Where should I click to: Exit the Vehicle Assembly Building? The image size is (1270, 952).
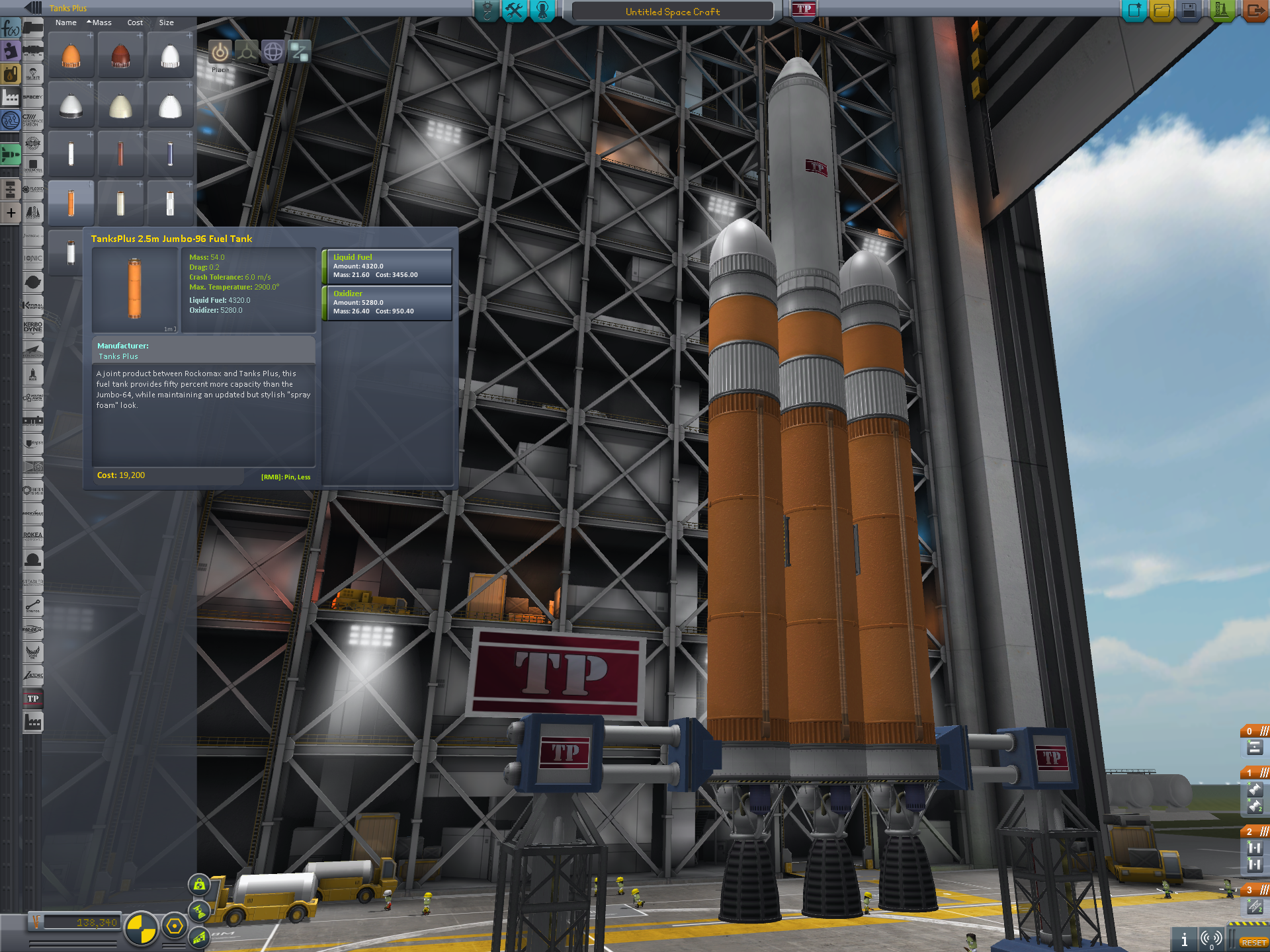[x=1254, y=11]
